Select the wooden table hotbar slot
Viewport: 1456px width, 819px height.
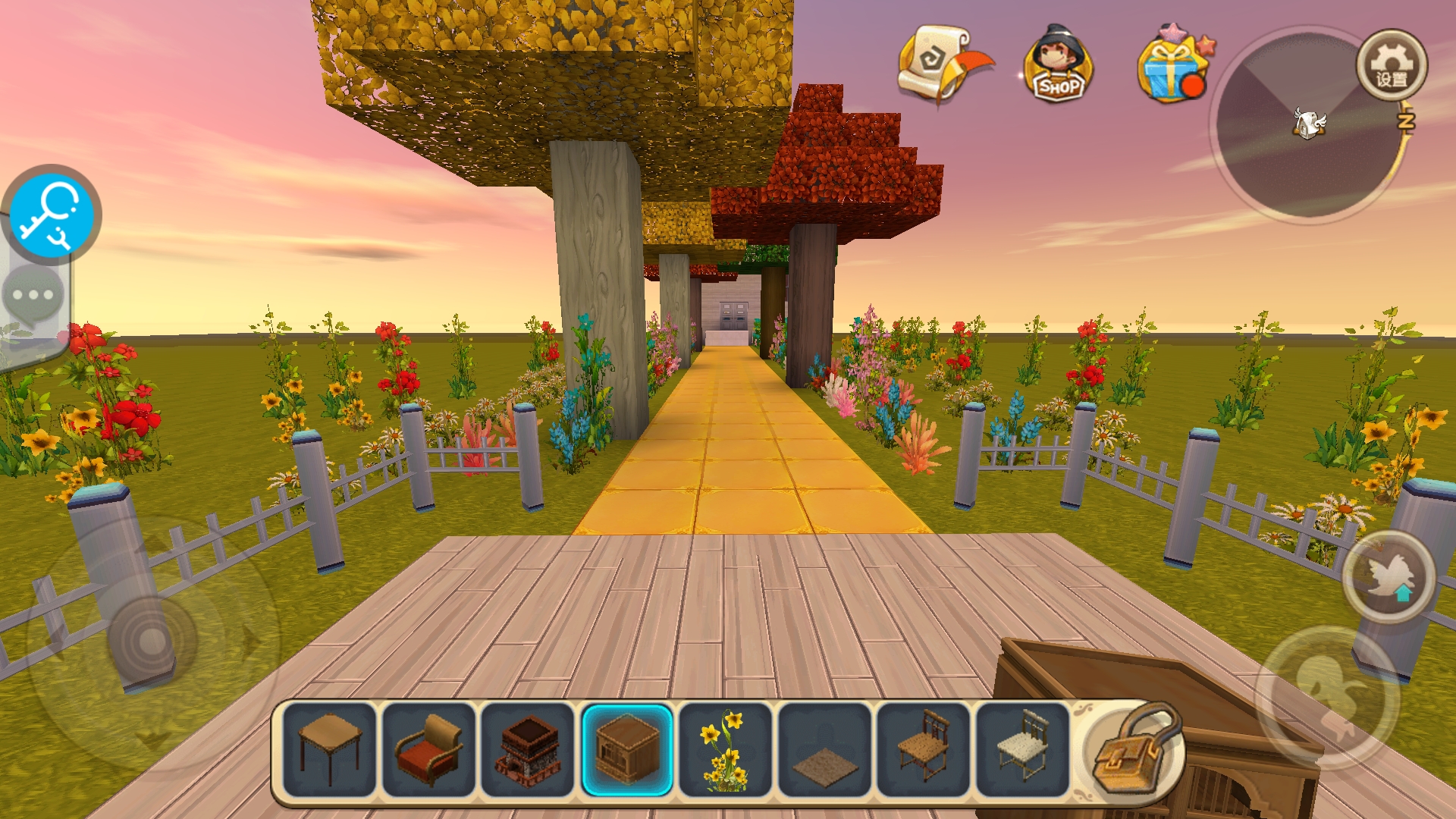click(330, 749)
